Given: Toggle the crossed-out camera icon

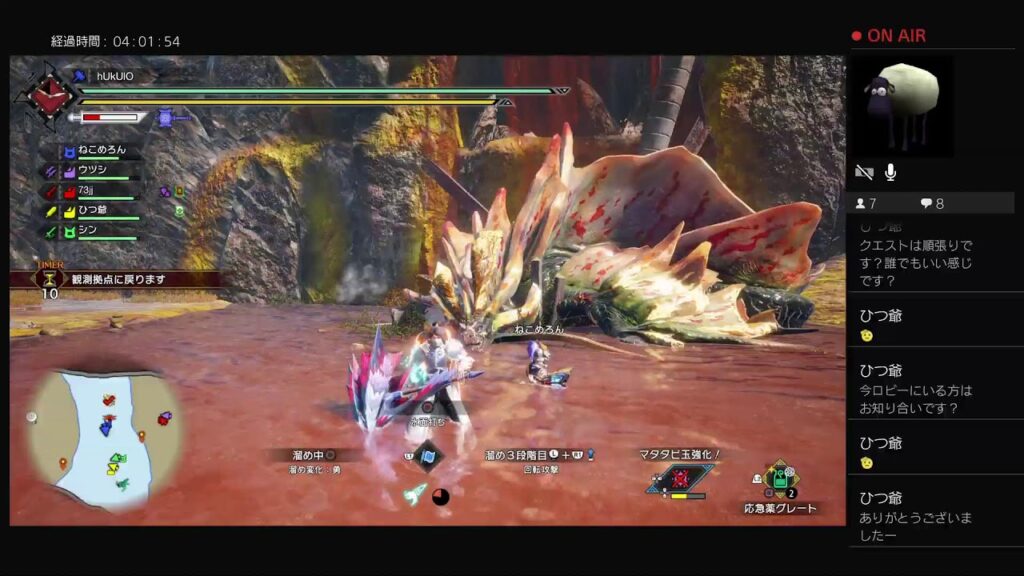Looking at the screenshot, I should click(x=864, y=172).
